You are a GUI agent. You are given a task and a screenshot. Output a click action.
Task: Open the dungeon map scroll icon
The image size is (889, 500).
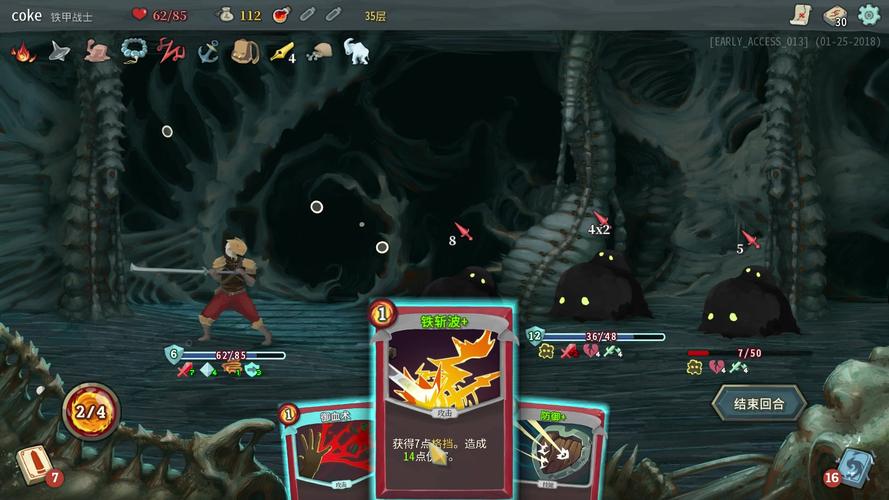point(799,14)
